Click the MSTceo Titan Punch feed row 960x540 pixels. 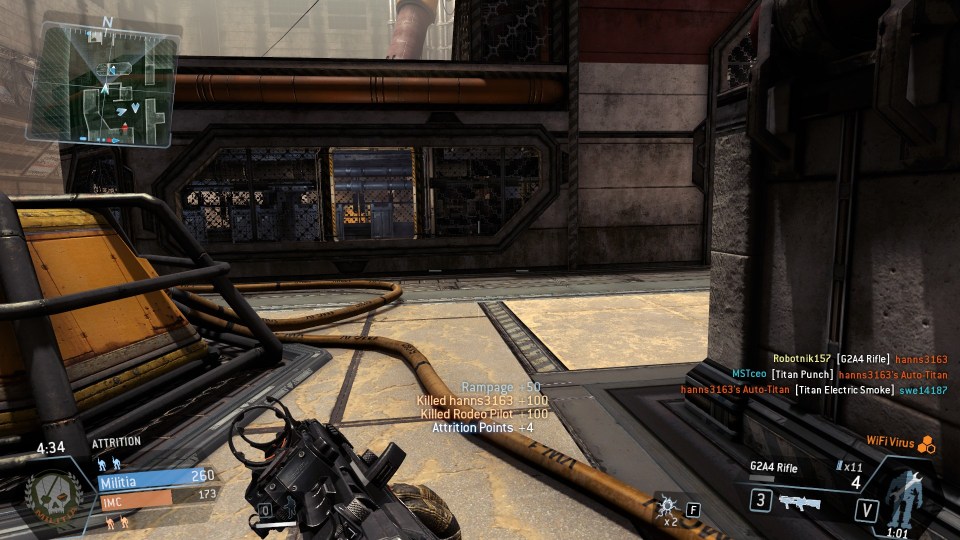point(839,374)
